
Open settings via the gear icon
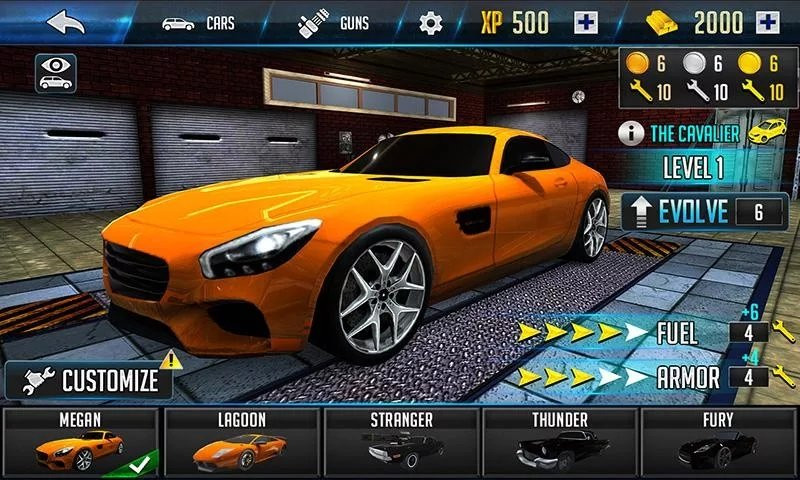tap(430, 22)
